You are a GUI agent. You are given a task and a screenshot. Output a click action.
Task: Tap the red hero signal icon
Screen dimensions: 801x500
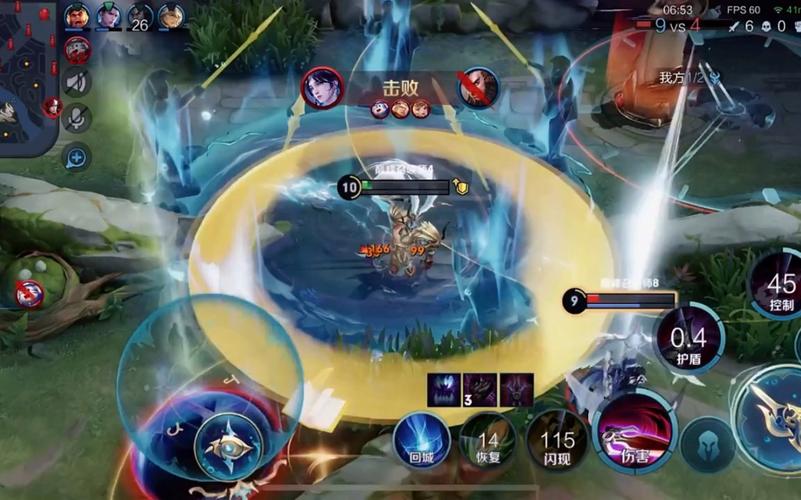pos(77,48)
